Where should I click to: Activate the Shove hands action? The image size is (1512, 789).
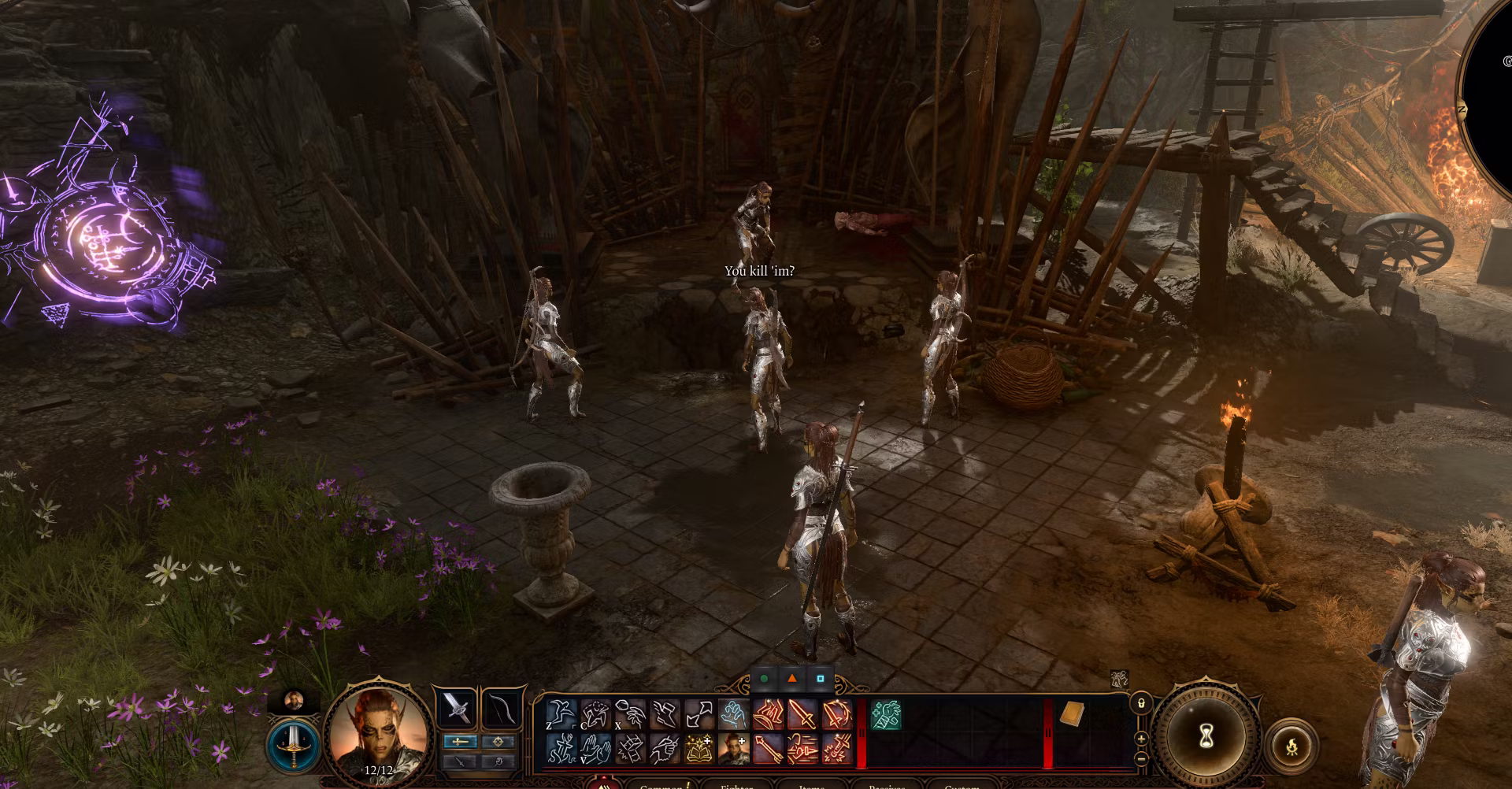[596, 749]
